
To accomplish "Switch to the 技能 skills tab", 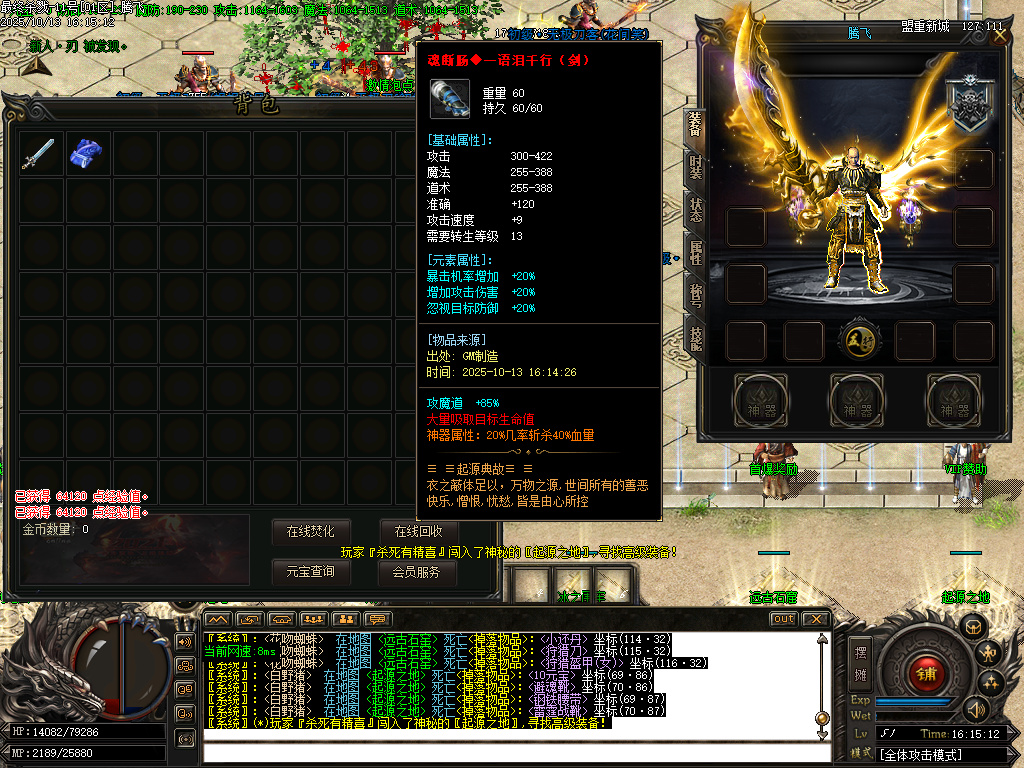I will [x=695, y=338].
